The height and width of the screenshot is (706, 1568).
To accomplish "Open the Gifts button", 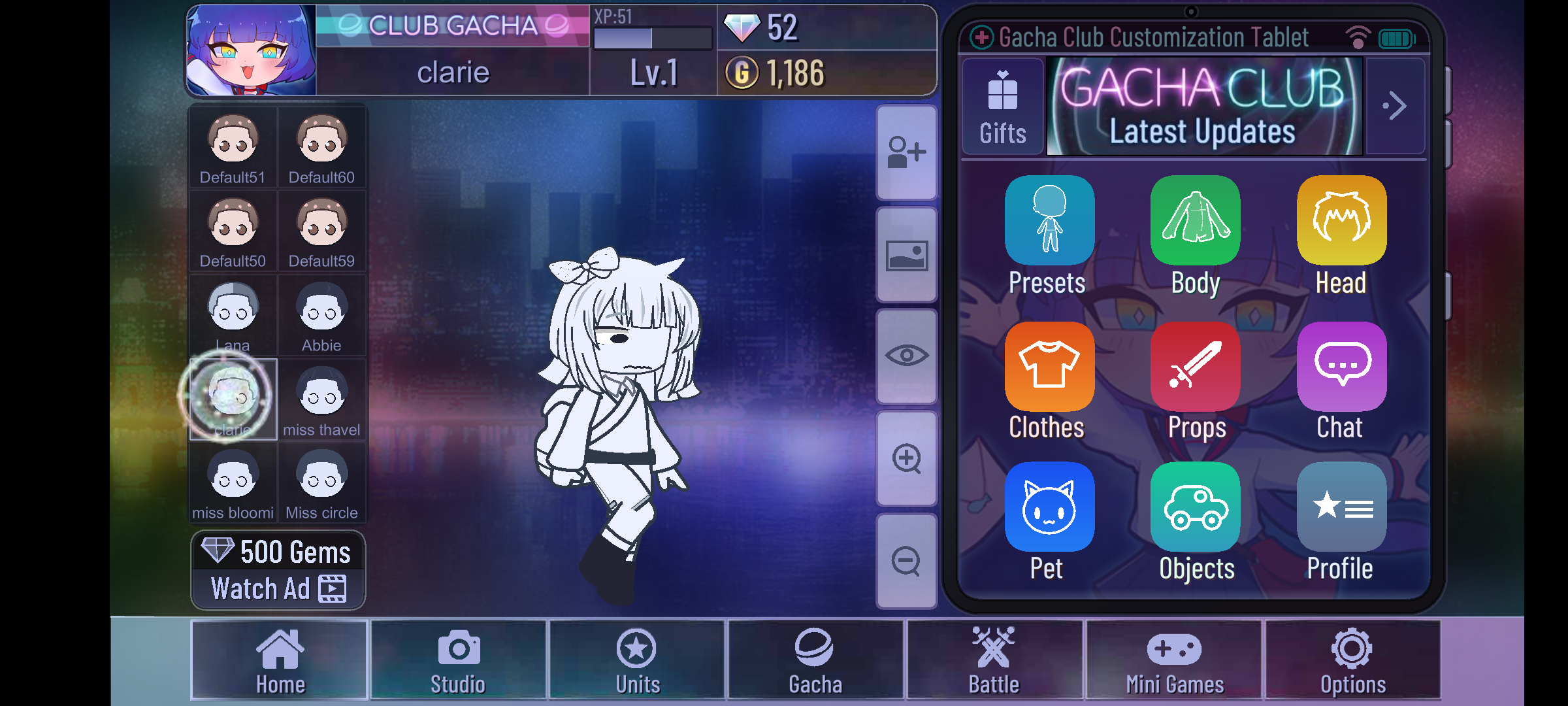I will point(1002,107).
